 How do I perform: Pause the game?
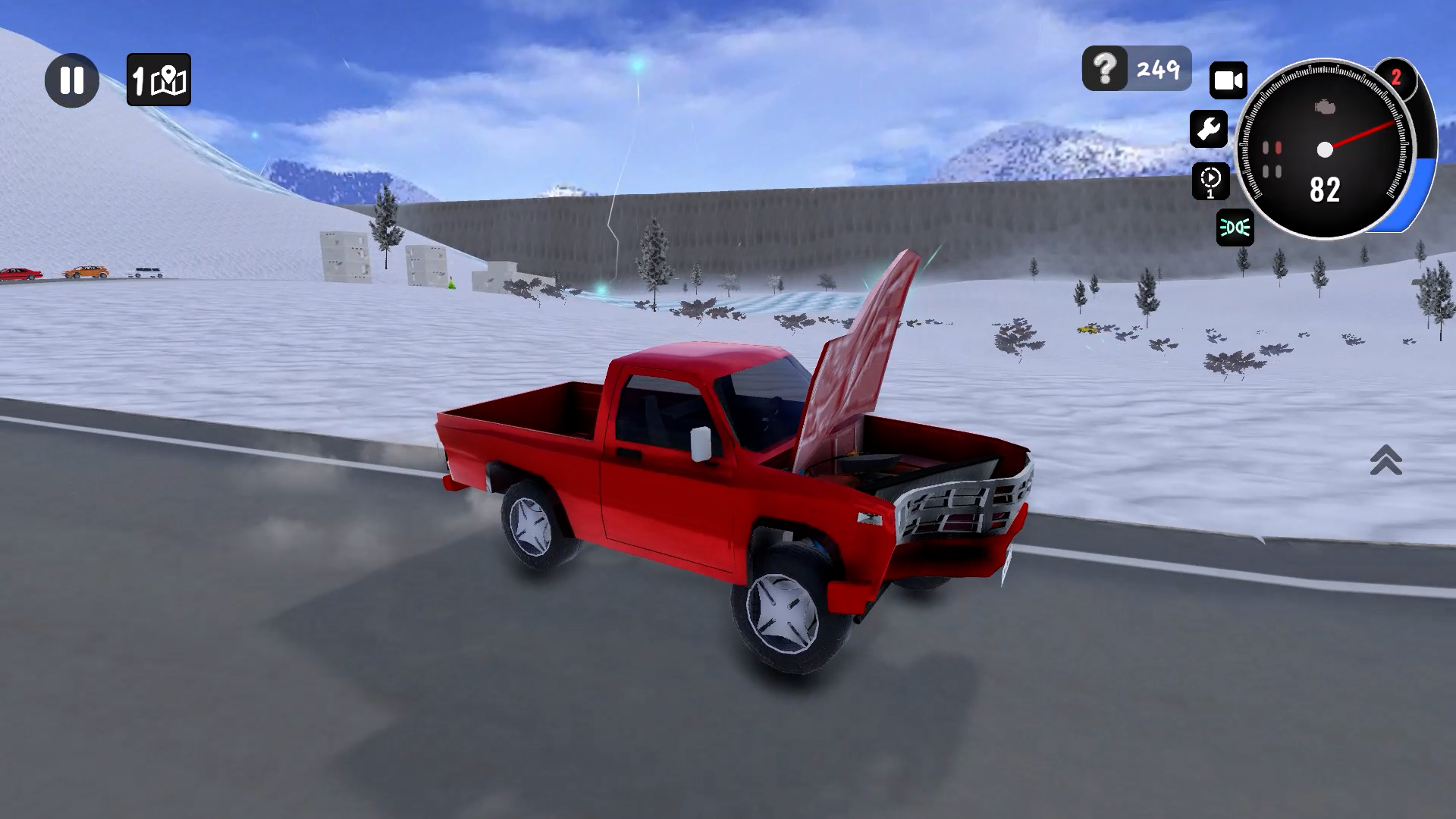pyautogui.click(x=72, y=80)
